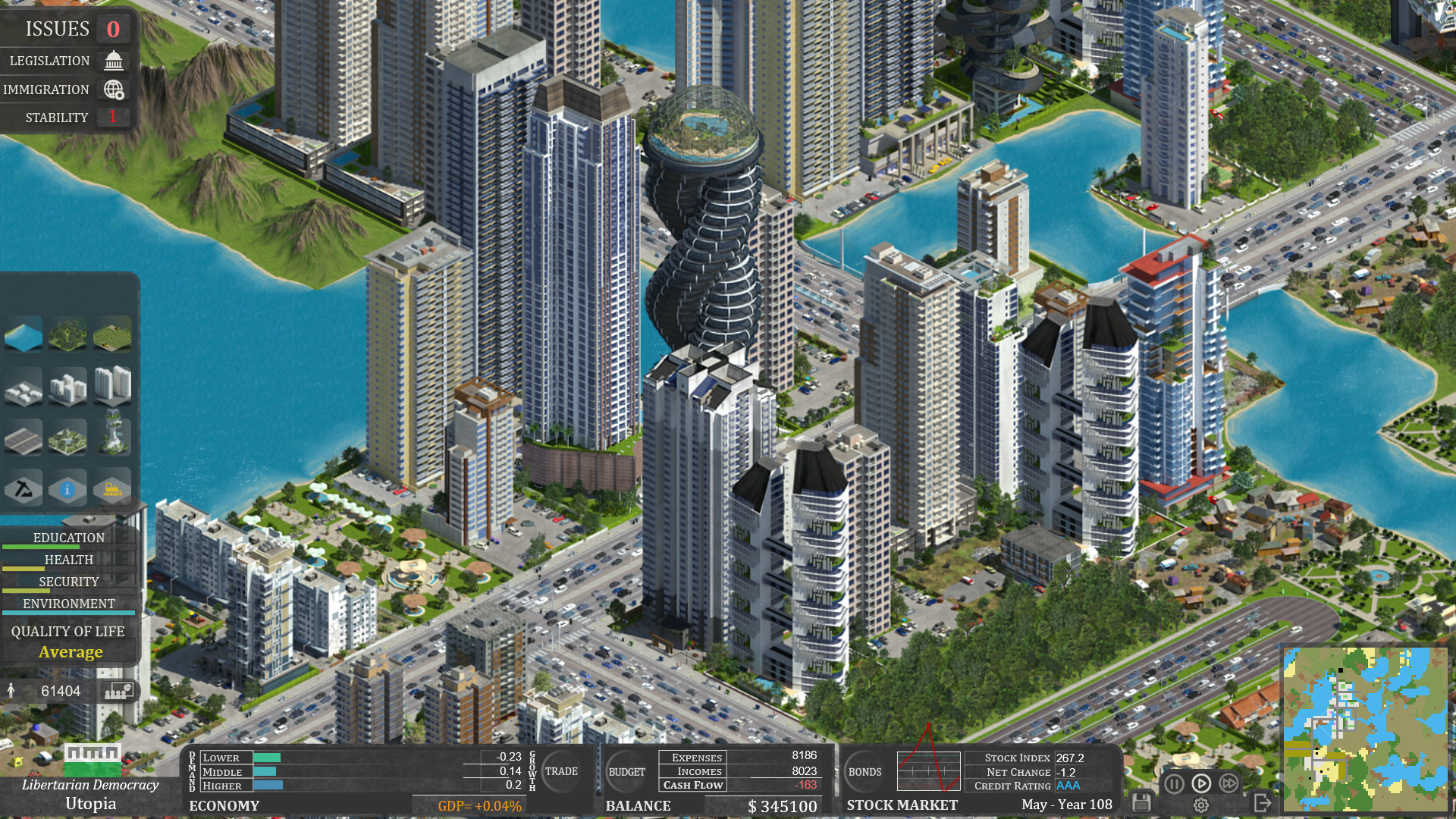This screenshot has height=819, width=1456.
Task: Select the water terrain tool
Action: coord(24,334)
